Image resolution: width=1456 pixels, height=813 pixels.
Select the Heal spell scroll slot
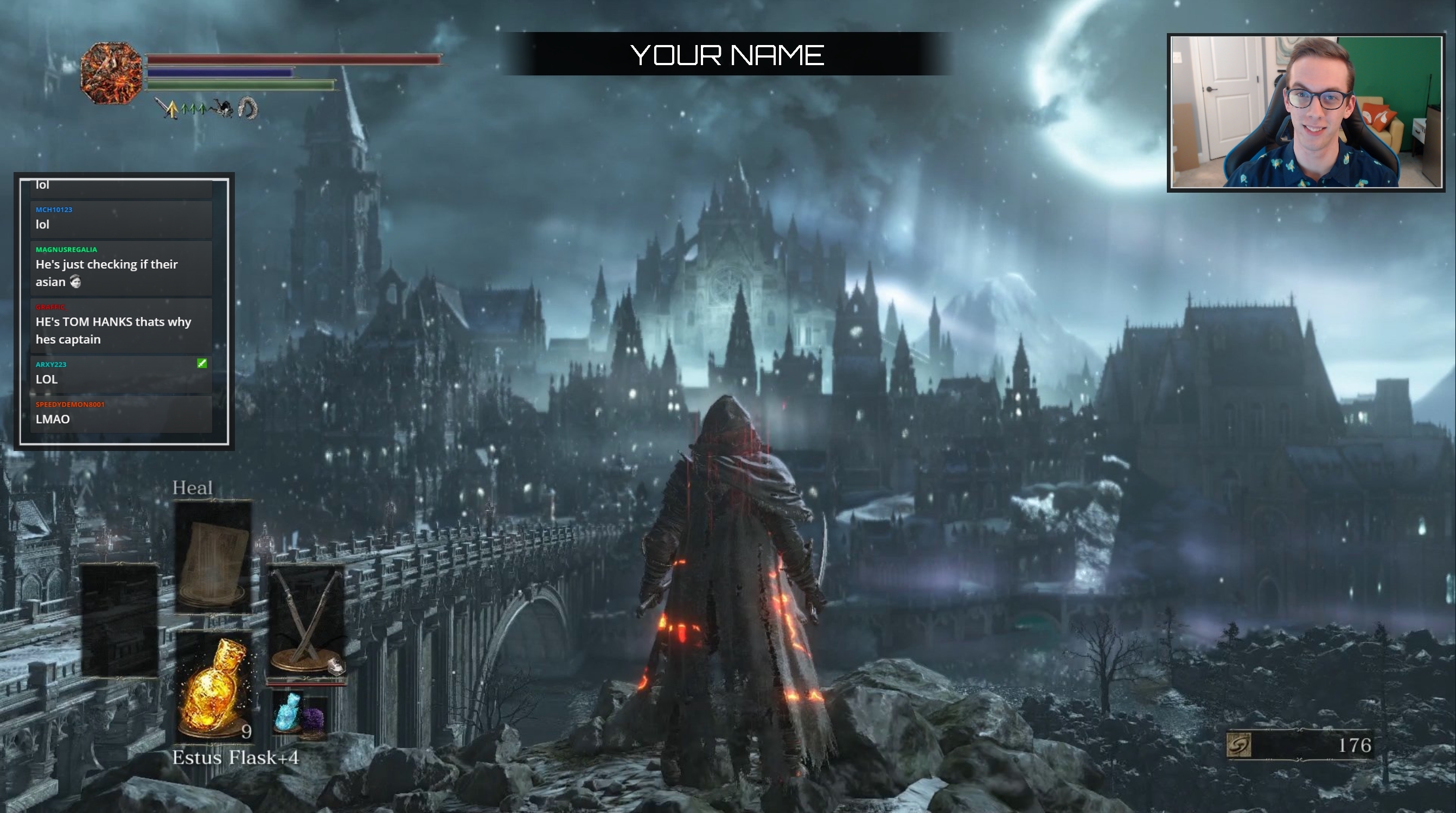[213, 556]
